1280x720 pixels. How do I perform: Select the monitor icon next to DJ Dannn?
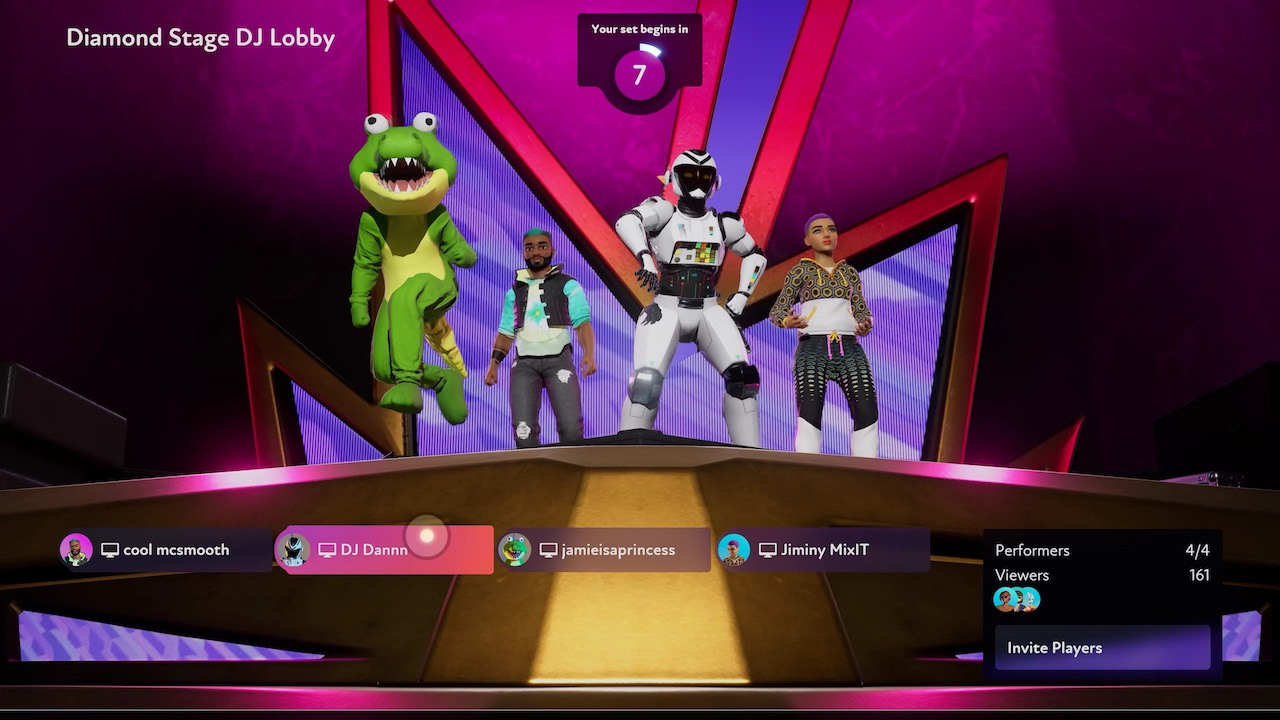[x=326, y=548]
